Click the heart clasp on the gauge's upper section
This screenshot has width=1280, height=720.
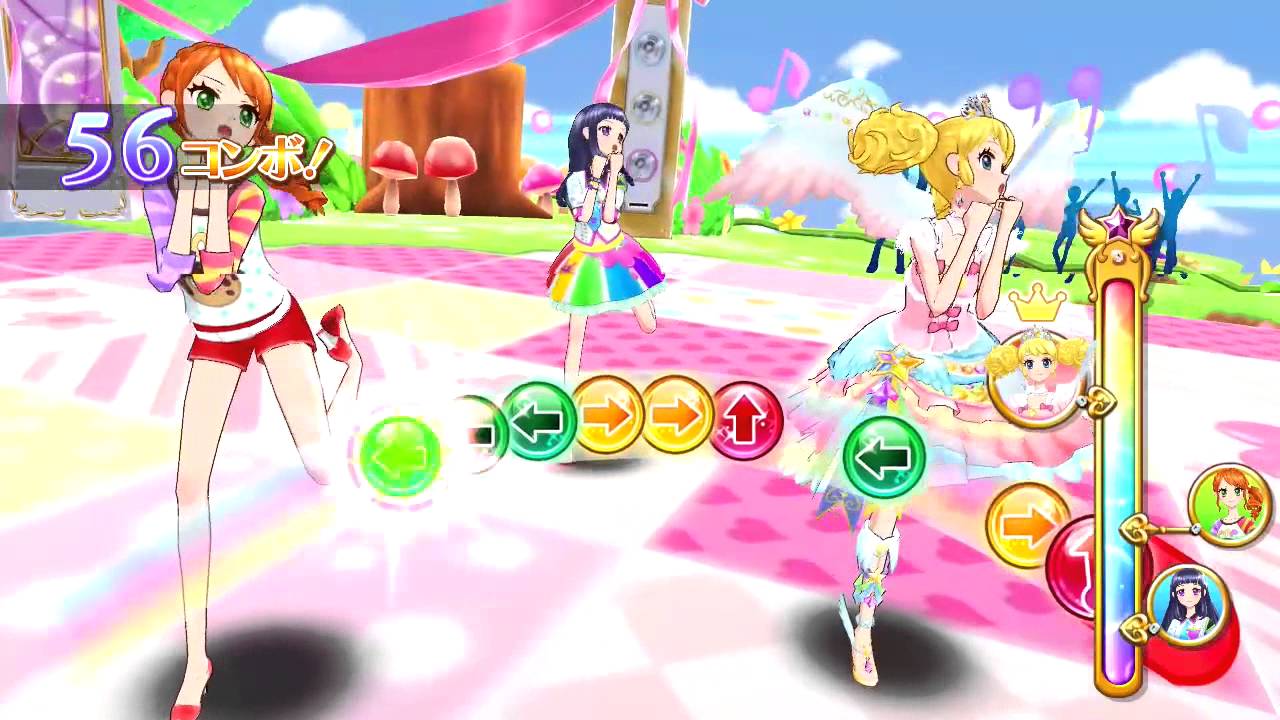[1100, 402]
